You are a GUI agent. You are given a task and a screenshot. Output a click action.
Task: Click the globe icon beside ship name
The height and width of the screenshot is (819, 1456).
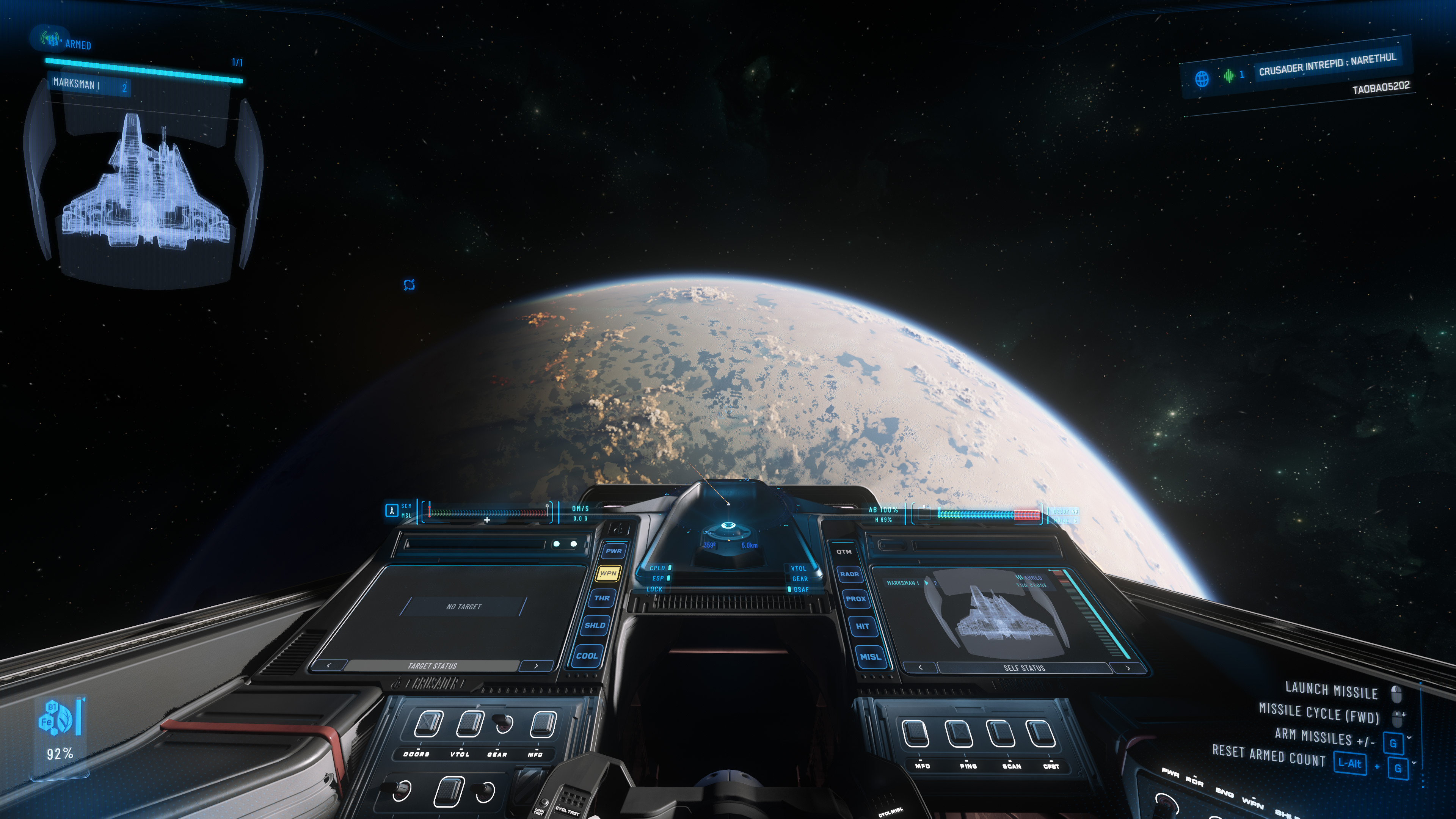point(1202,78)
